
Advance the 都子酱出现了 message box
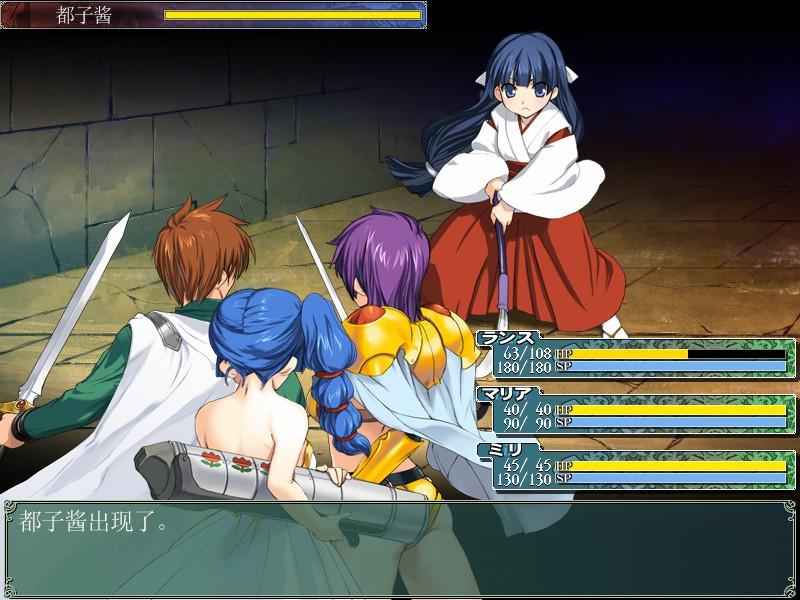[400, 547]
